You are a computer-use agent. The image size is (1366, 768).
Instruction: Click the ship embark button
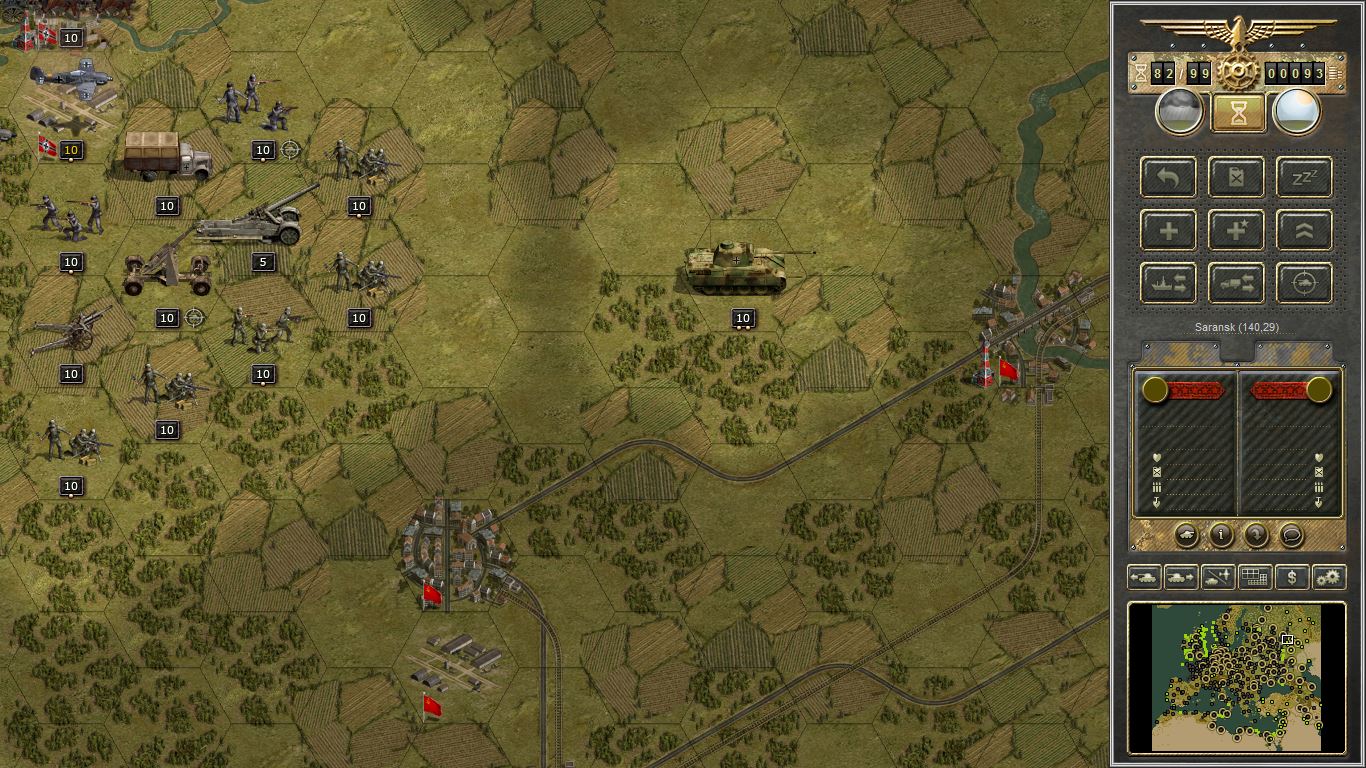pyautogui.click(x=1169, y=284)
